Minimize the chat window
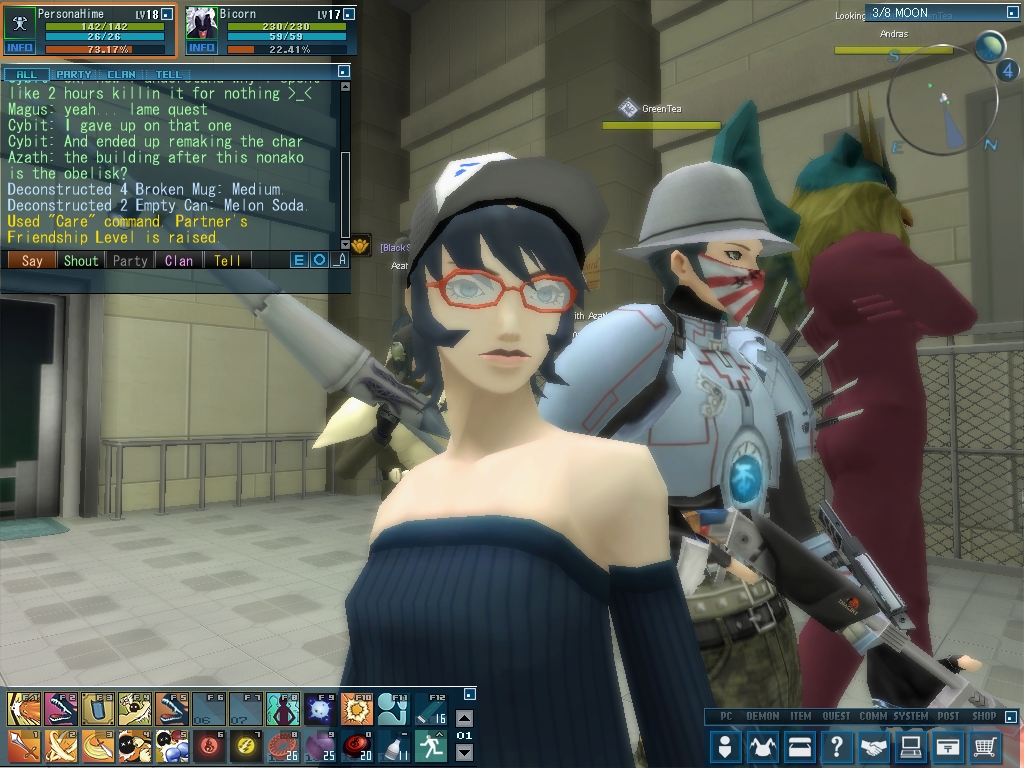This screenshot has width=1024, height=768. pos(343,72)
